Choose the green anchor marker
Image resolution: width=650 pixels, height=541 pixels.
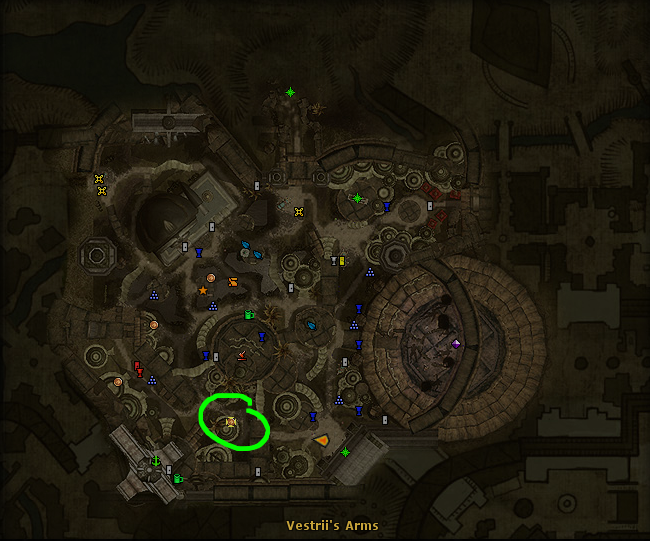[156, 461]
